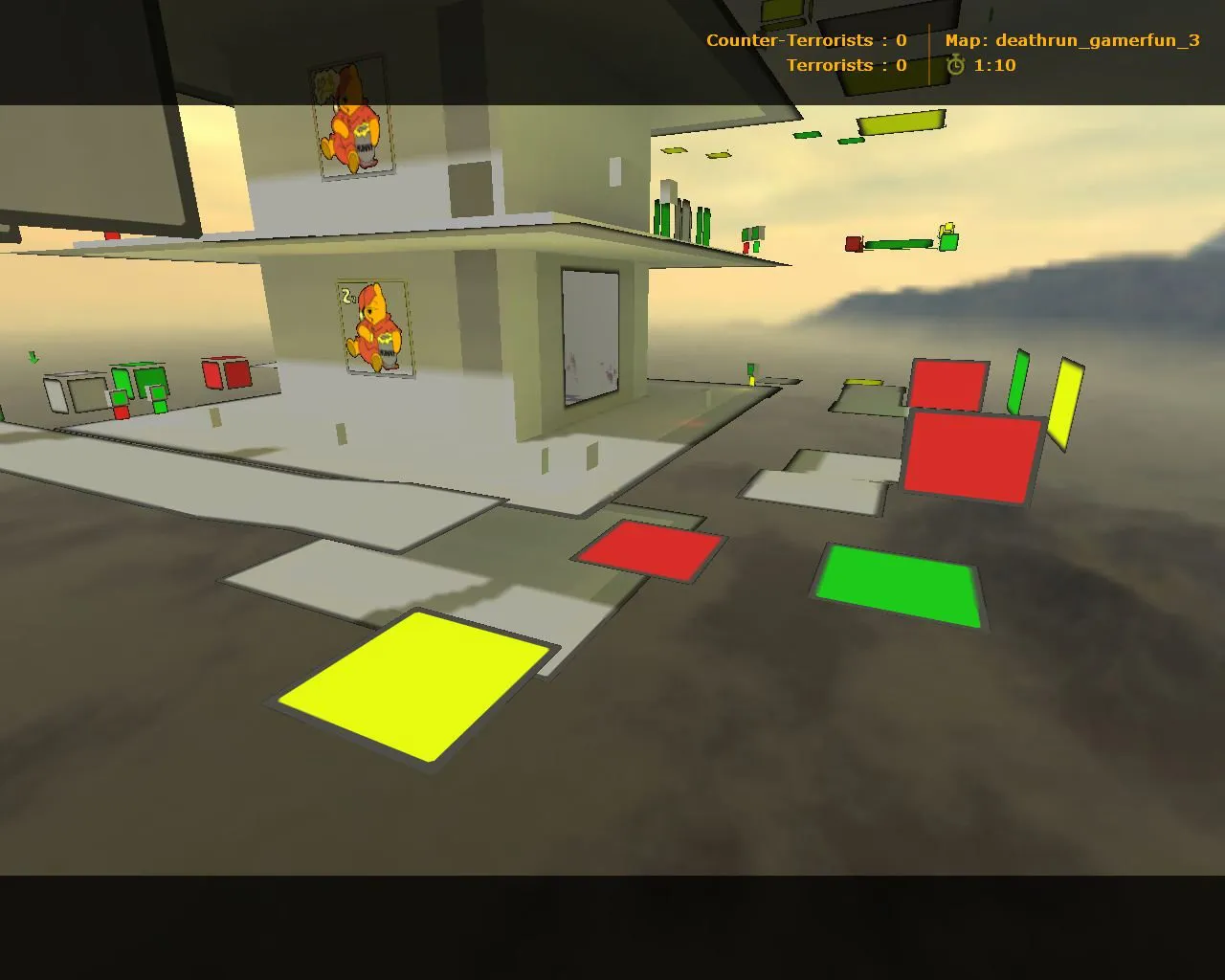Click the red floating cube on the left platform
Image resolution: width=1225 pixels, height=980 pixels.
227,371
